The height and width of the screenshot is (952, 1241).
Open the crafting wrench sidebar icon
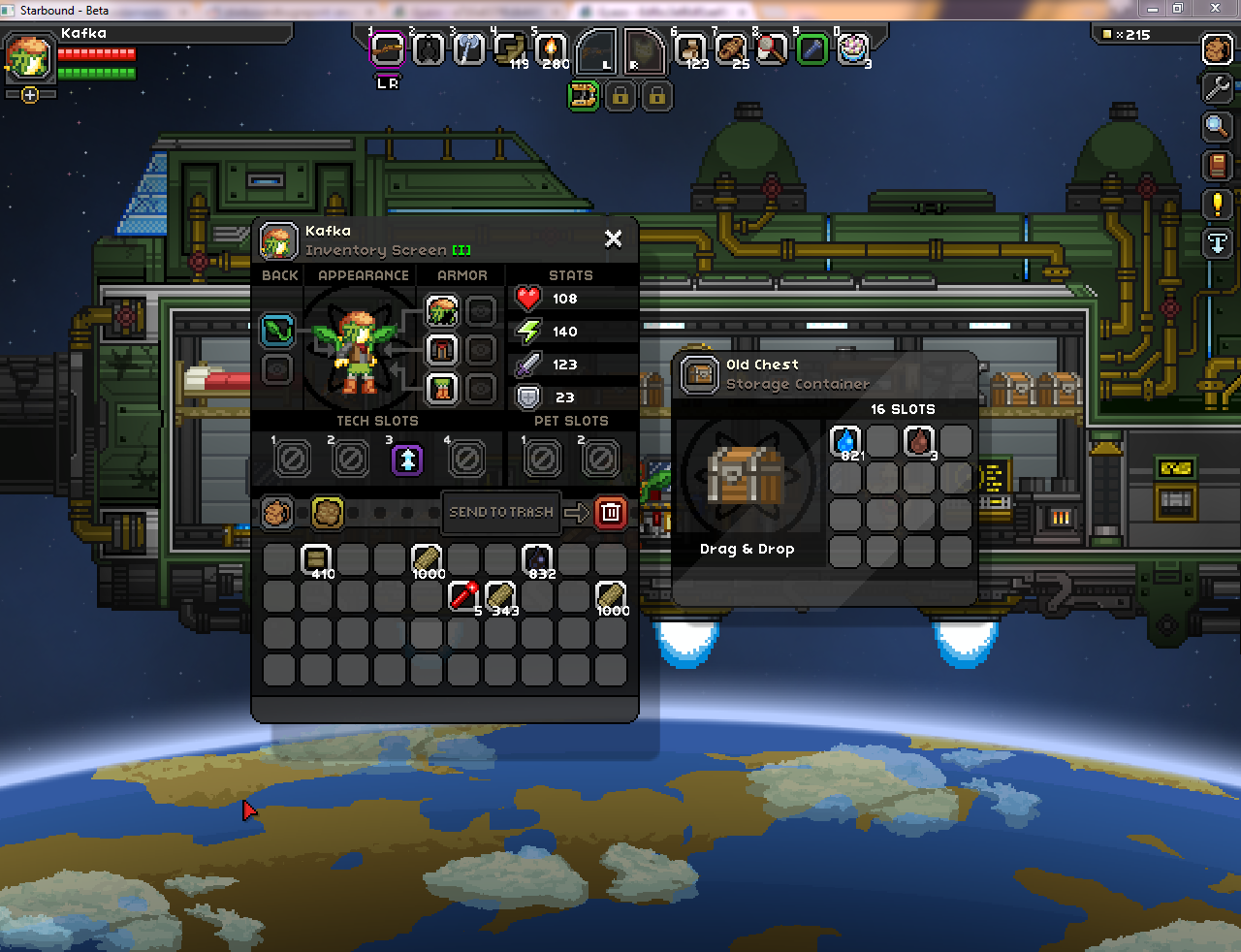pyautogui.click(x=1217, y=88)
